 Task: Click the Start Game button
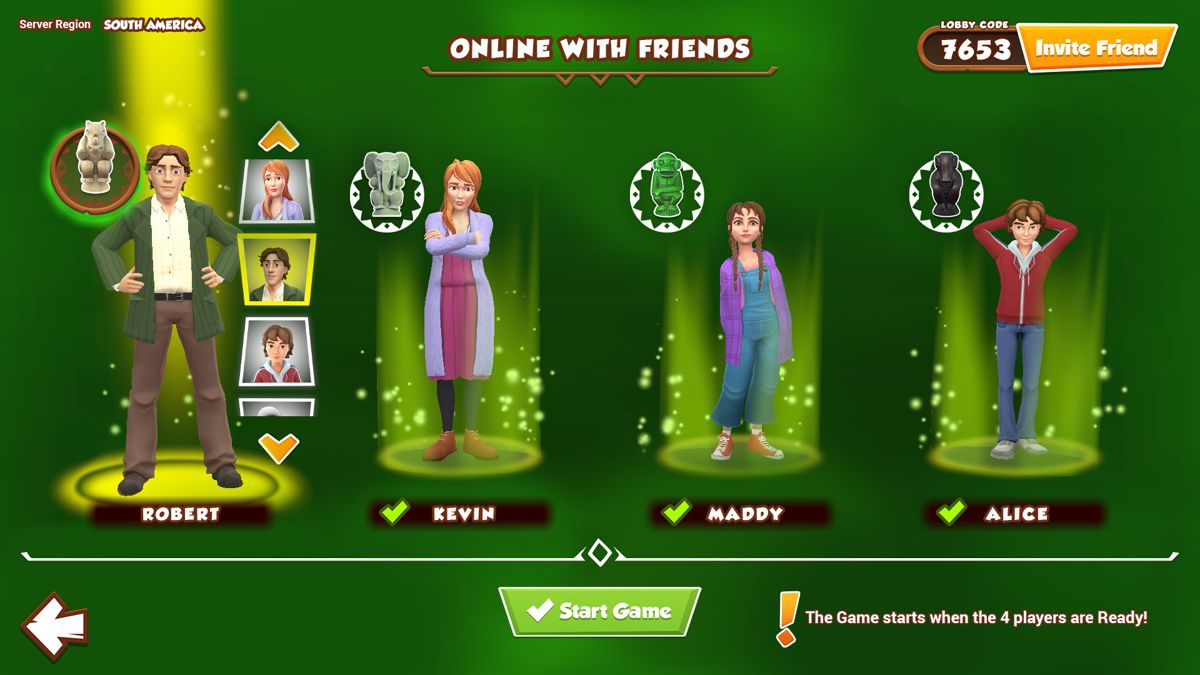click(x=599, y=611)
